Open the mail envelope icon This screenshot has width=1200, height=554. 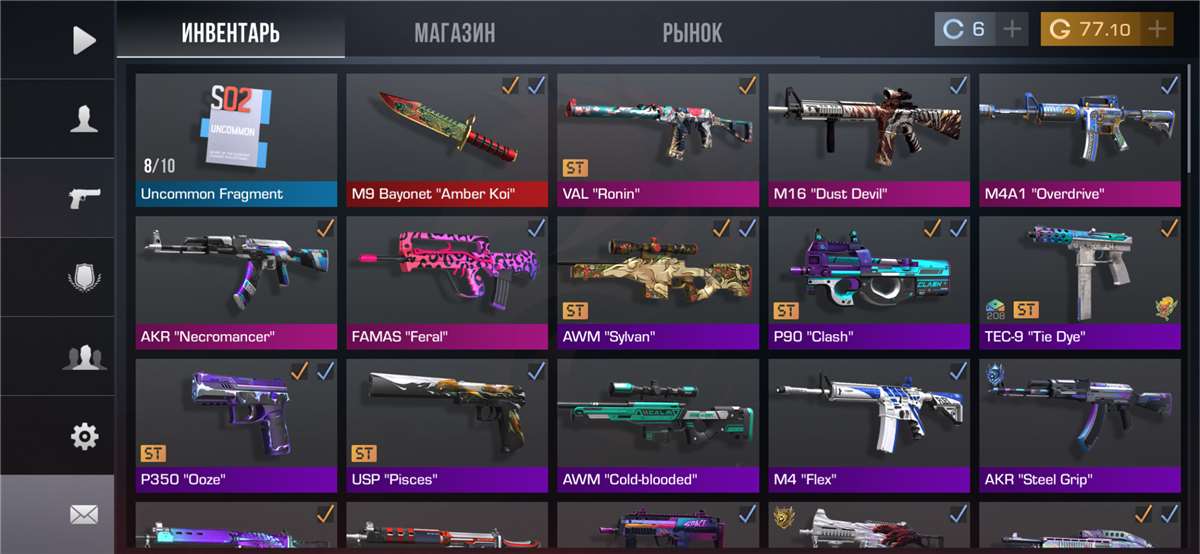tap(84, 515)
